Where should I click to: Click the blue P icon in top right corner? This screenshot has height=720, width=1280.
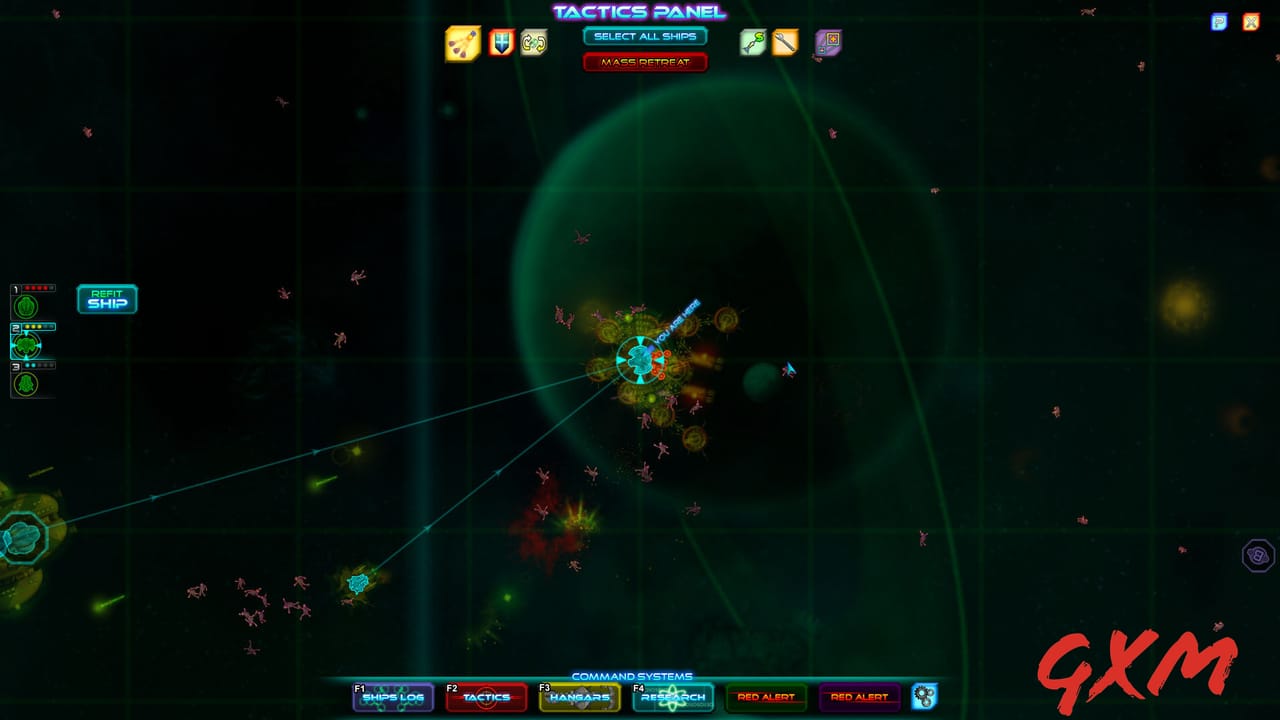1217,21
